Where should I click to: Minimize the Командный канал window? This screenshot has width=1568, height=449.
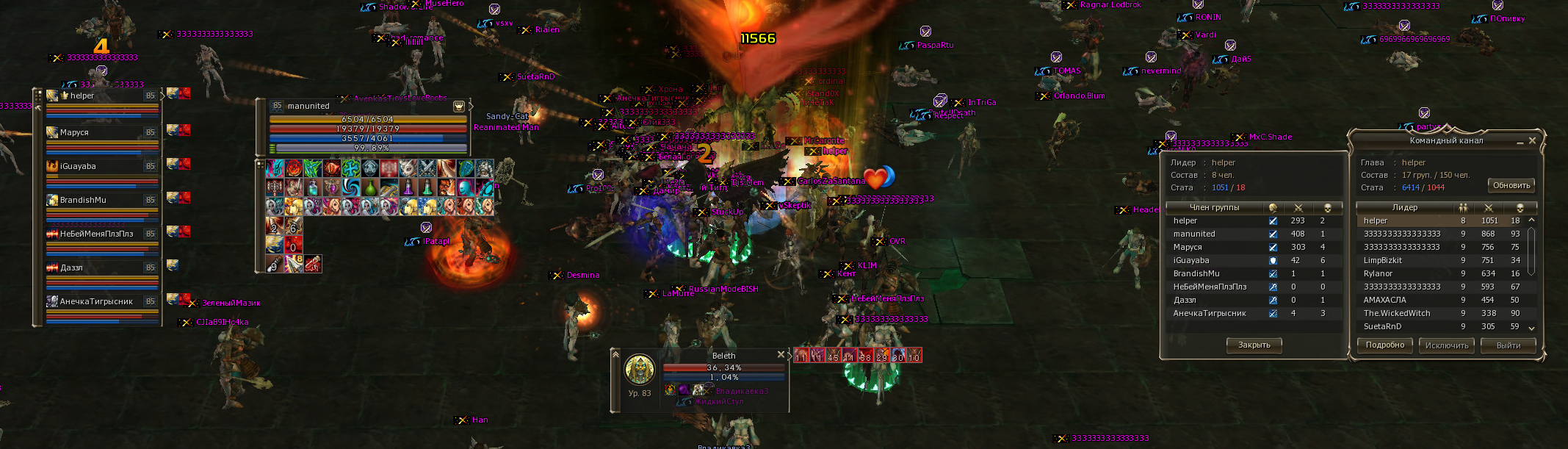[1520, 141]
